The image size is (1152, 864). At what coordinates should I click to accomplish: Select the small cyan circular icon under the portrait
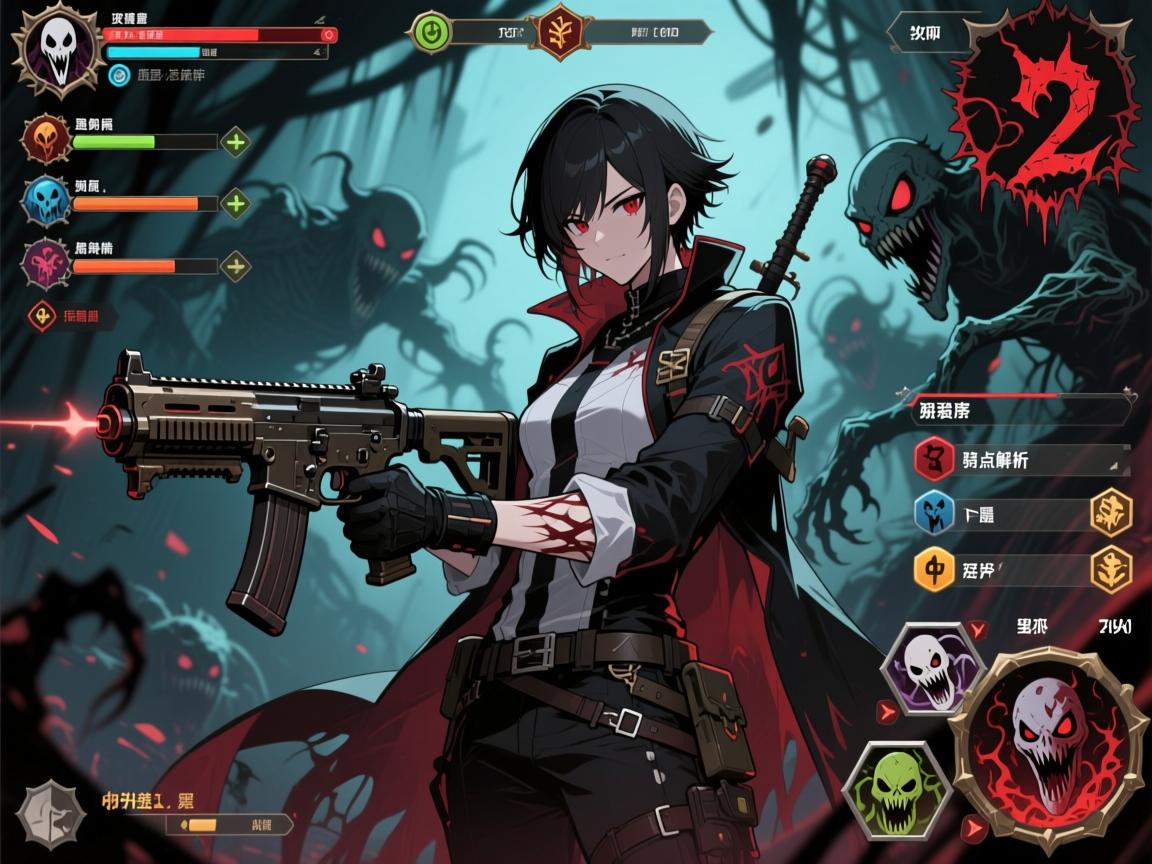click(119, 74)
